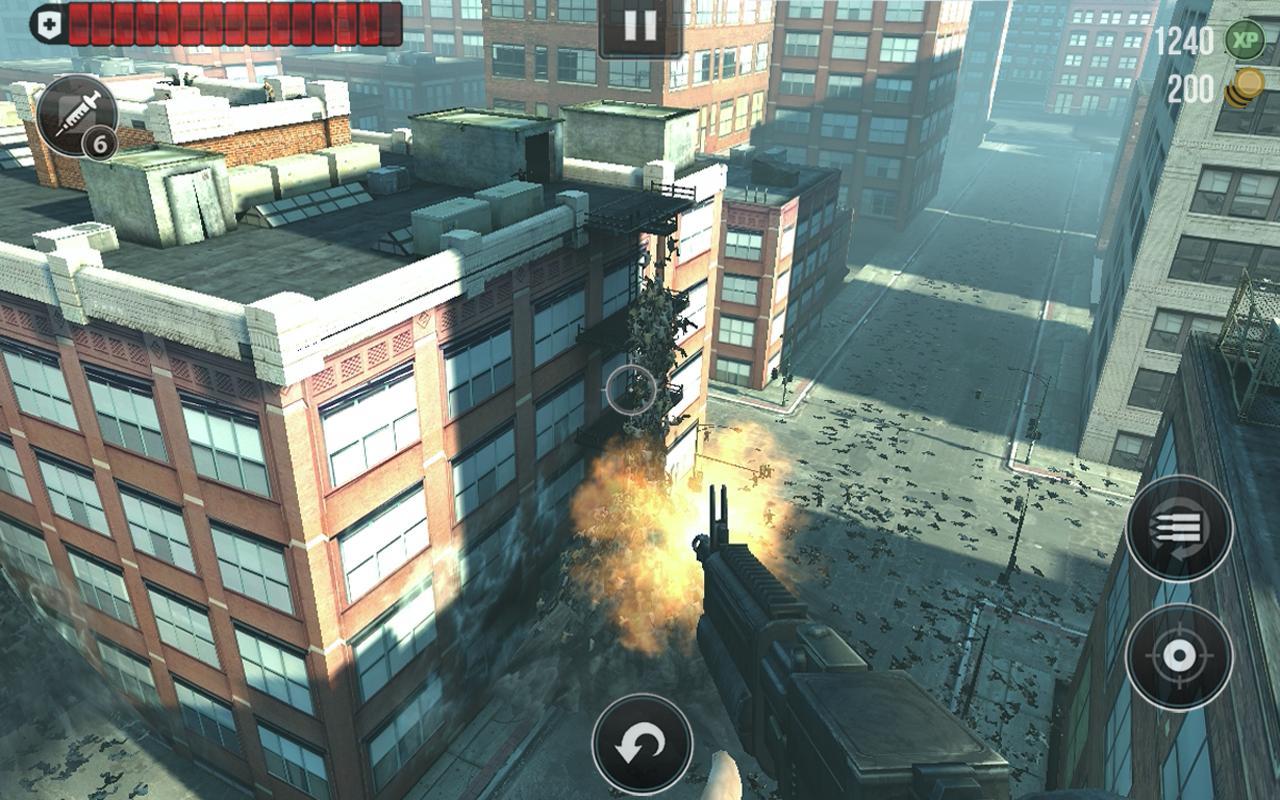This screenshot has height=800, width=1280.
Task: Engage manual reload via ammo icon
Action: click(1180, 530)
